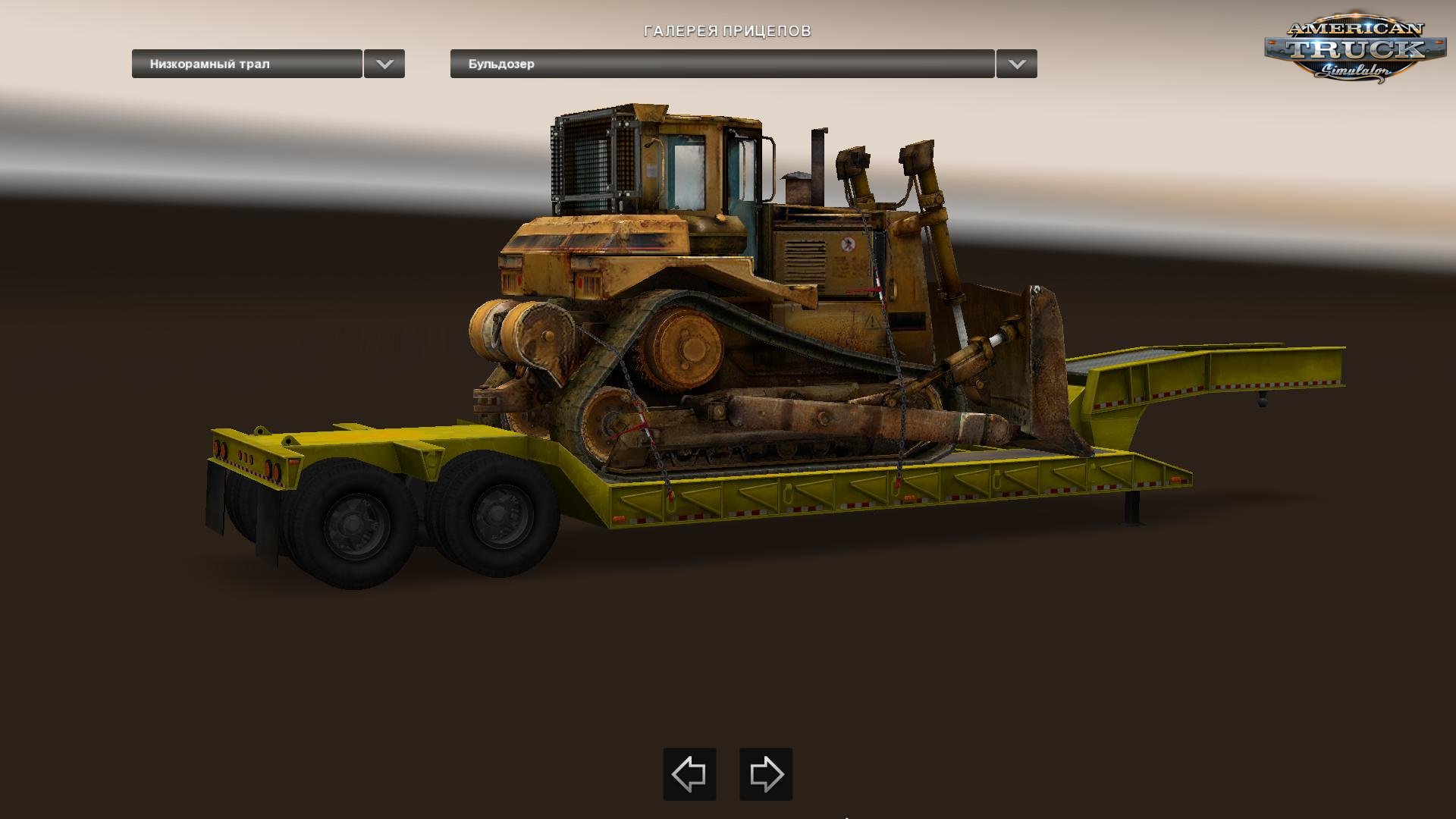Screen dimensions: 1456x819
Task: Click the chevron beside Низкорамный трал
Action: click(385, 64)
